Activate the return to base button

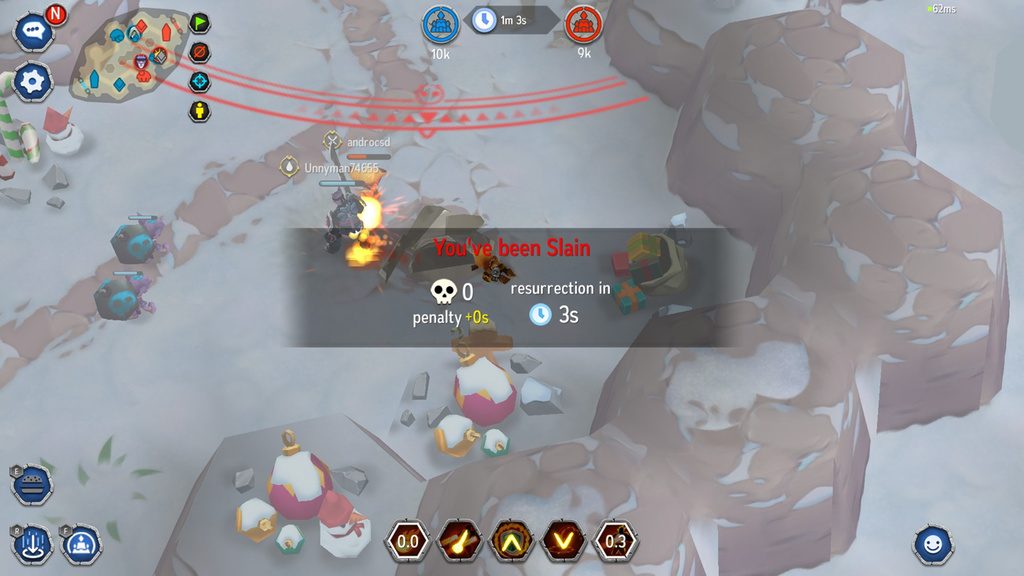[80, 544]
